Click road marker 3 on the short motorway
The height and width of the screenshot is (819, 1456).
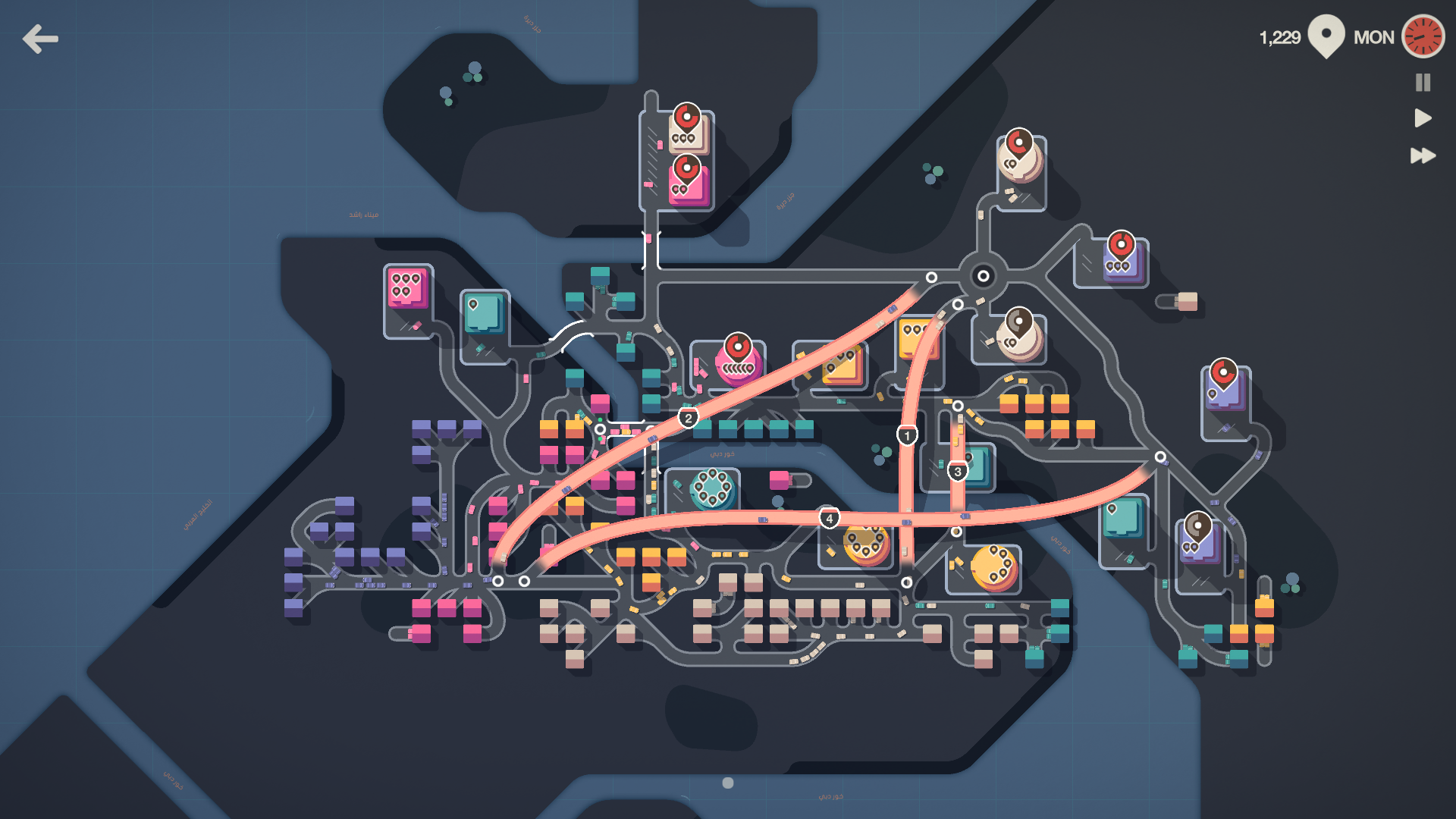958,470
